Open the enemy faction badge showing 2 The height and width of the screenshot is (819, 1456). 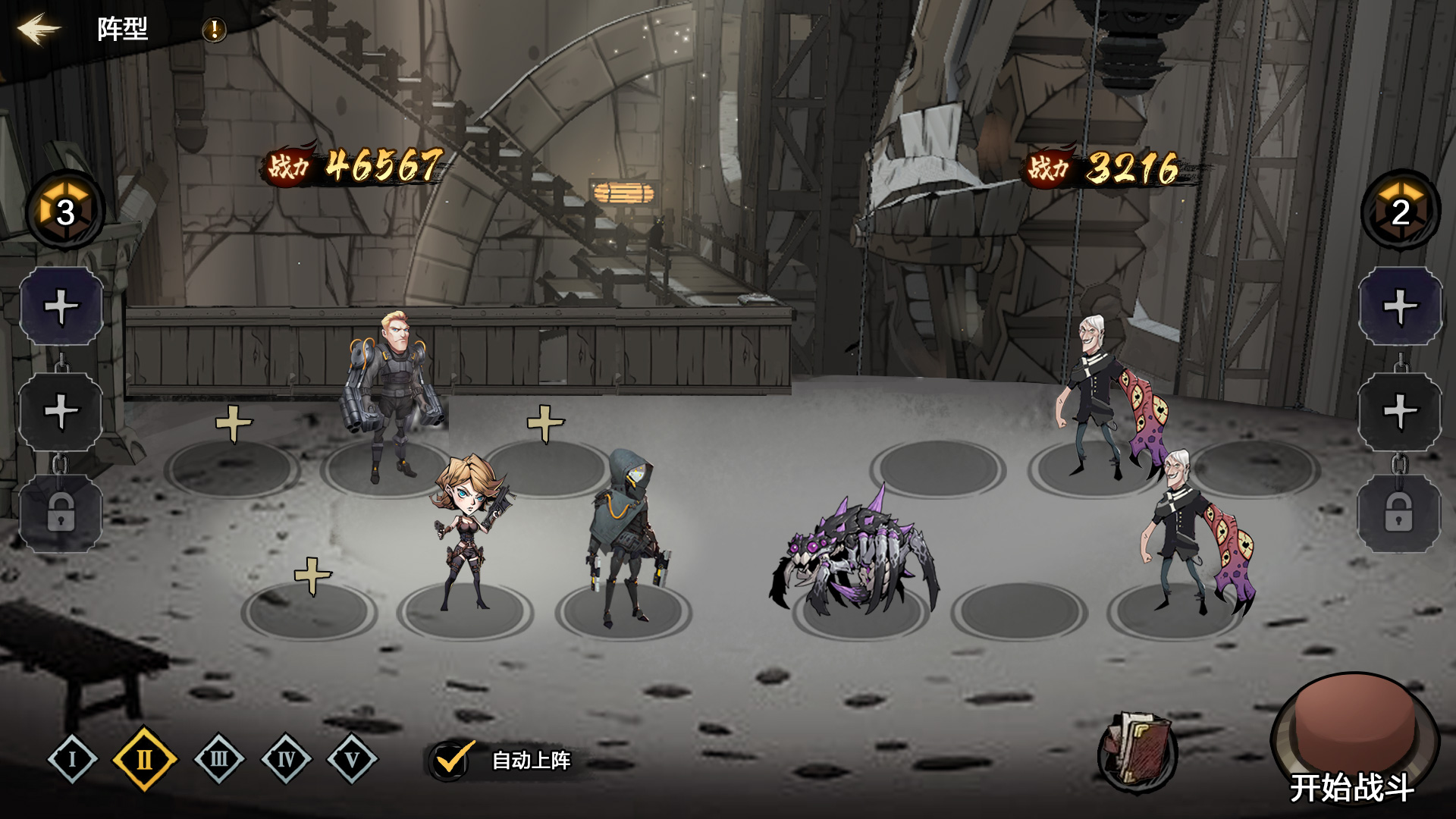1400,211
